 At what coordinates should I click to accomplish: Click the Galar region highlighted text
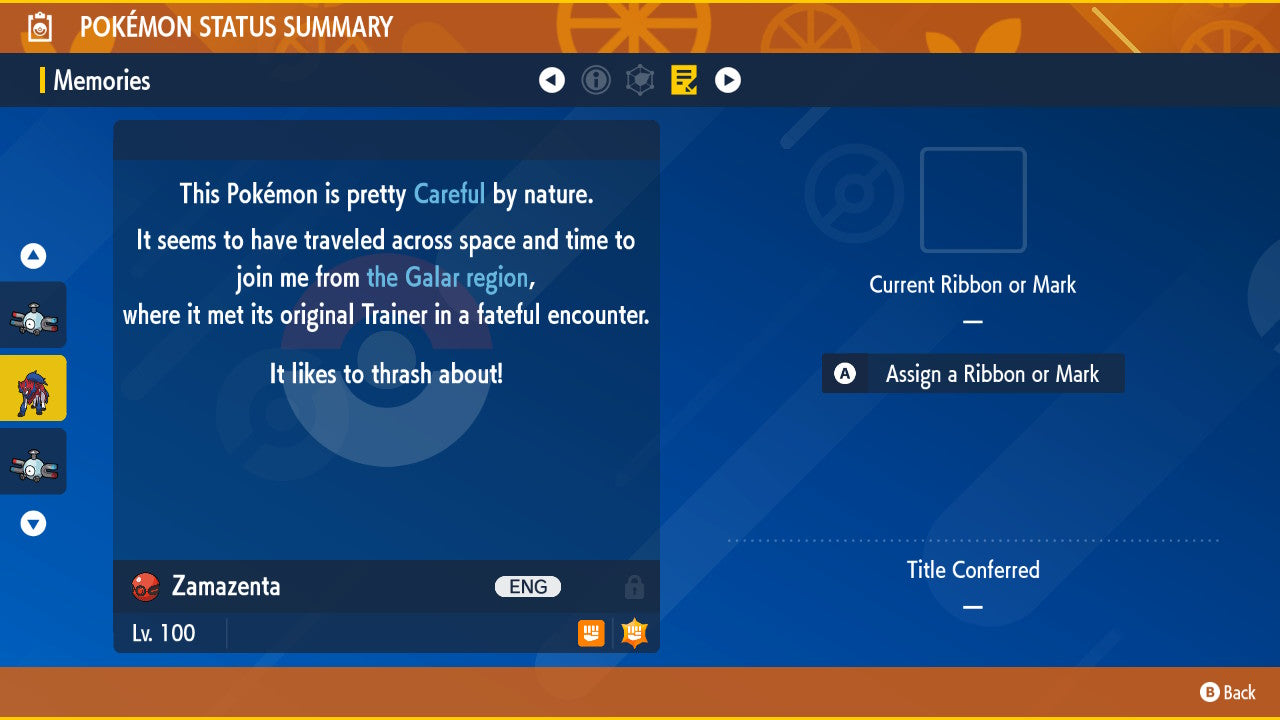(x=448, y=277)
